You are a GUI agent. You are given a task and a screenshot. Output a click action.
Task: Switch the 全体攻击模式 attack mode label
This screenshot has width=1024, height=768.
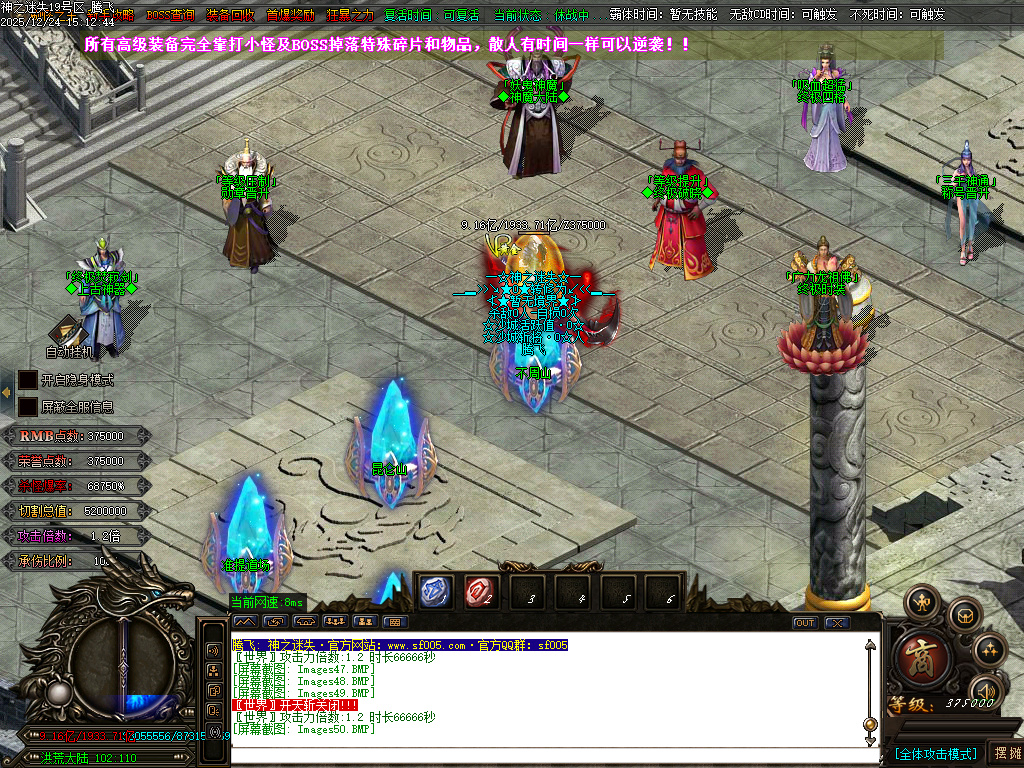pos(935,753)
